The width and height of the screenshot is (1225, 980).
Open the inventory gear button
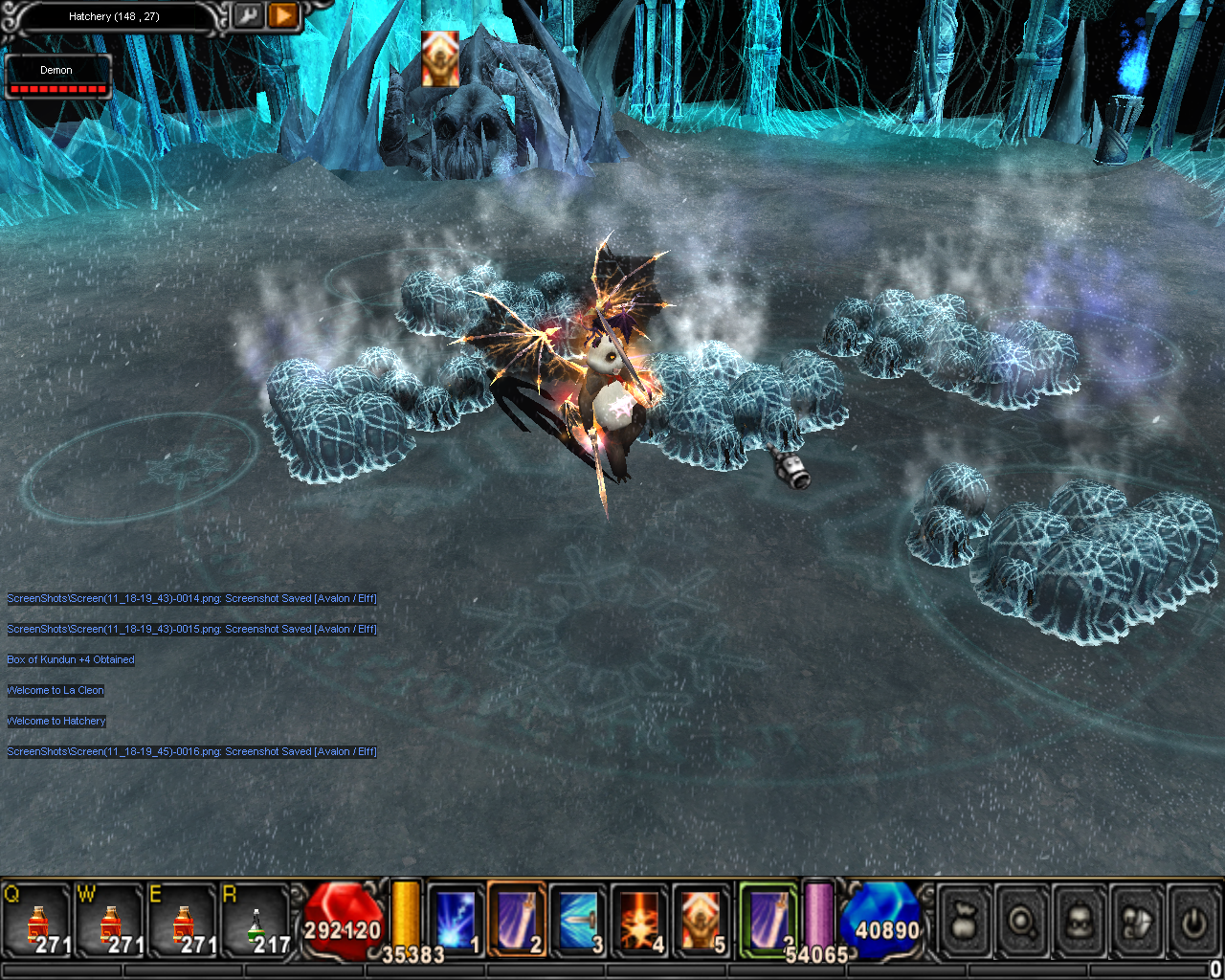(1137, 922)
